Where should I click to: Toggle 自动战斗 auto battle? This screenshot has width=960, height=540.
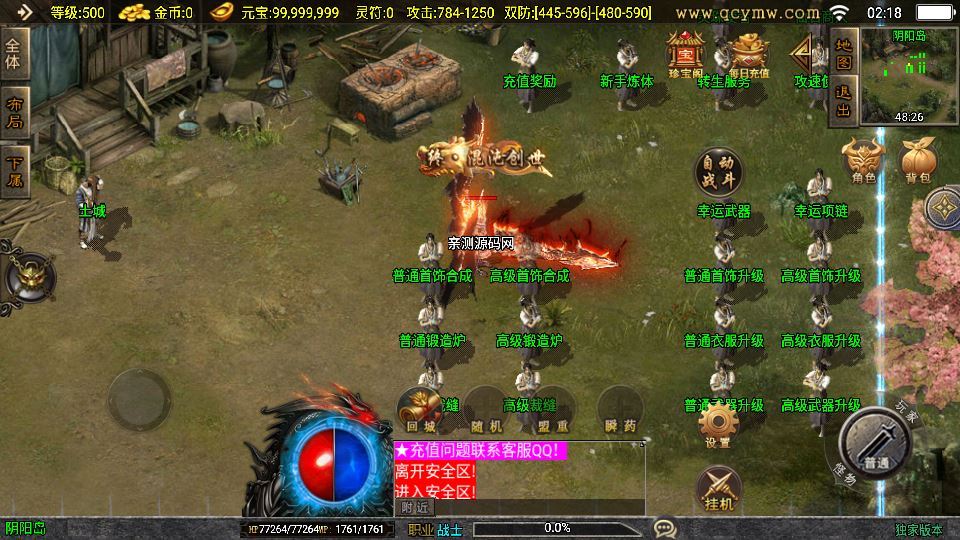pos(719,172)
